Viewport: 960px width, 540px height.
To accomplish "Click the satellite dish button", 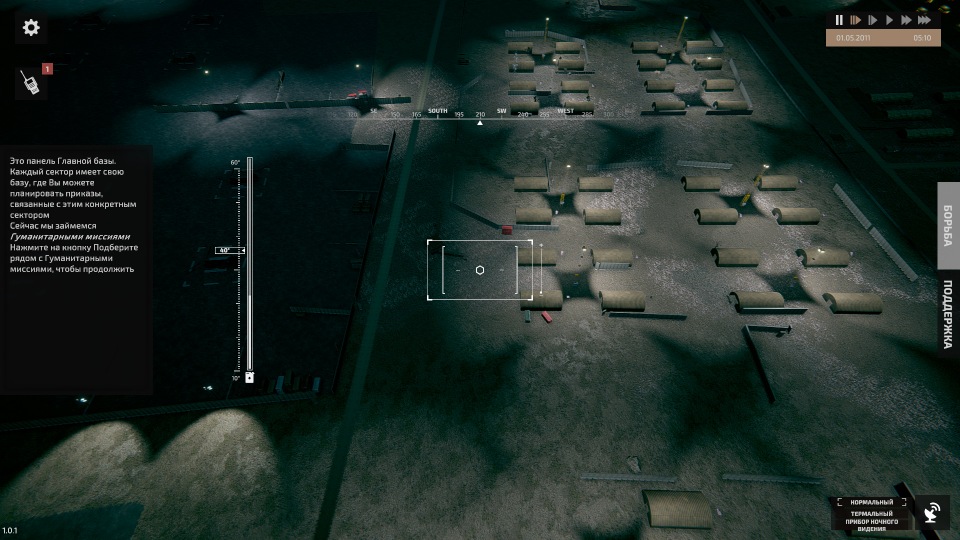I will coord(932,513).
